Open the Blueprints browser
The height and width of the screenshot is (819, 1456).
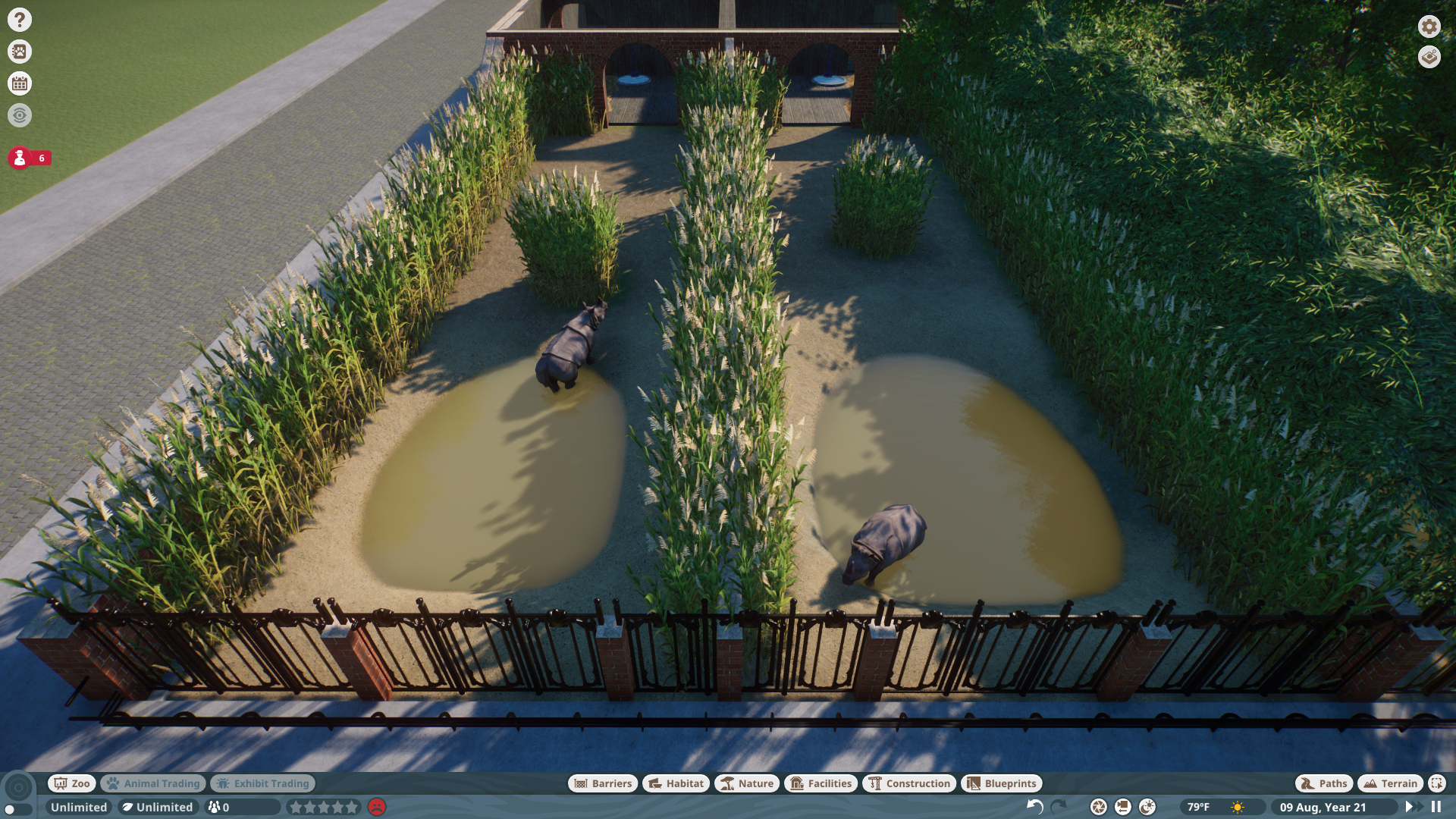click(1001, 783)
